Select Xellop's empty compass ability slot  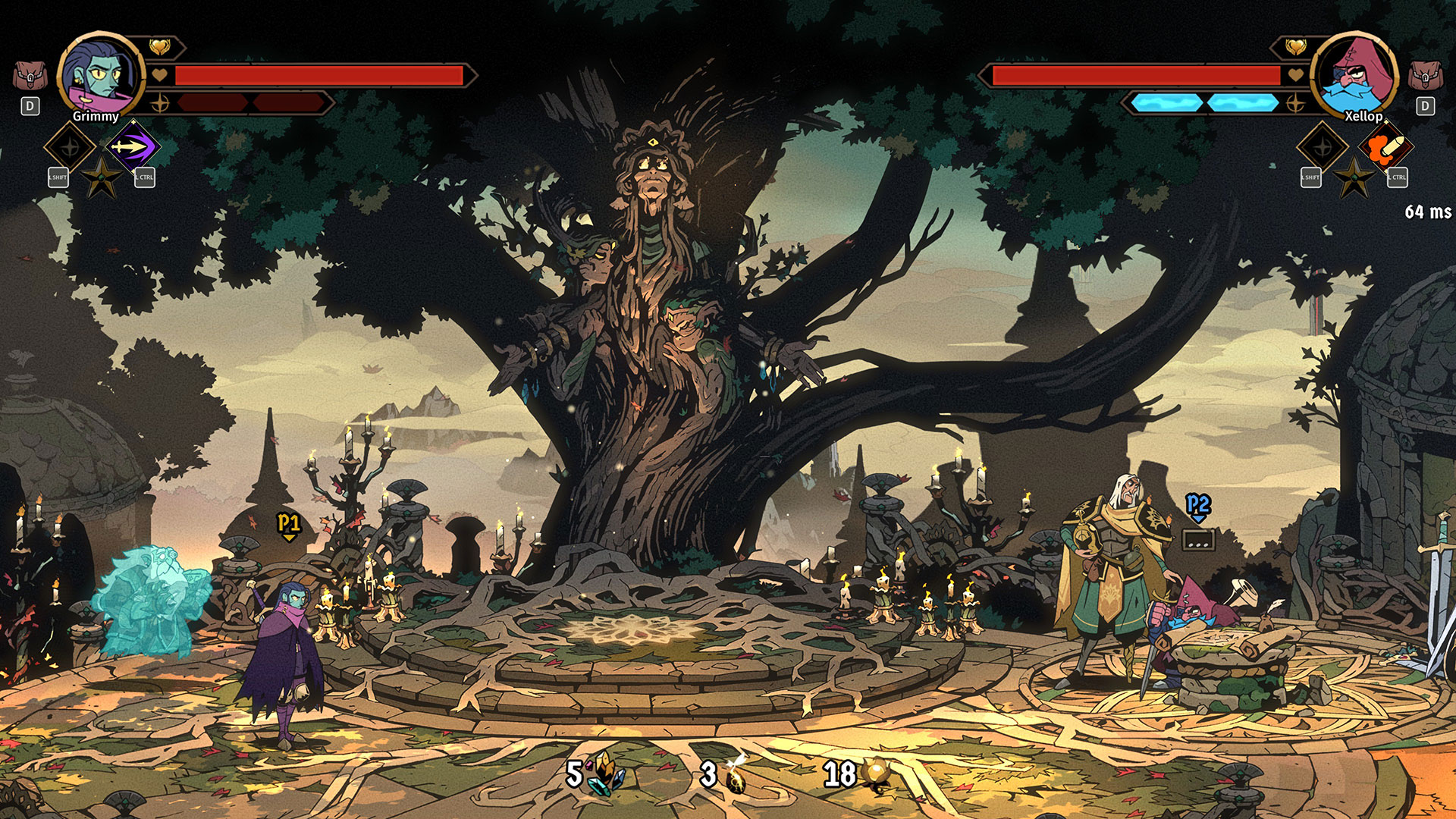pyautogui.click(x=1323, y=147)
